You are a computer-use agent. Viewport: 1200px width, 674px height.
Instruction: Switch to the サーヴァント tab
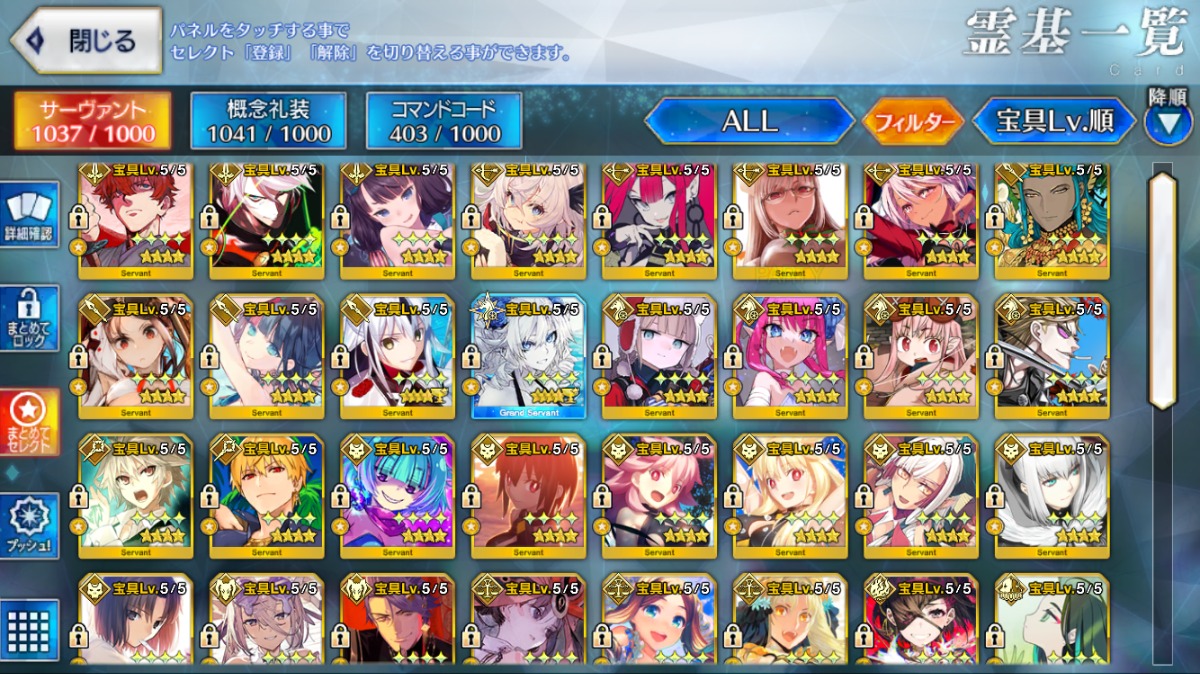92,121
